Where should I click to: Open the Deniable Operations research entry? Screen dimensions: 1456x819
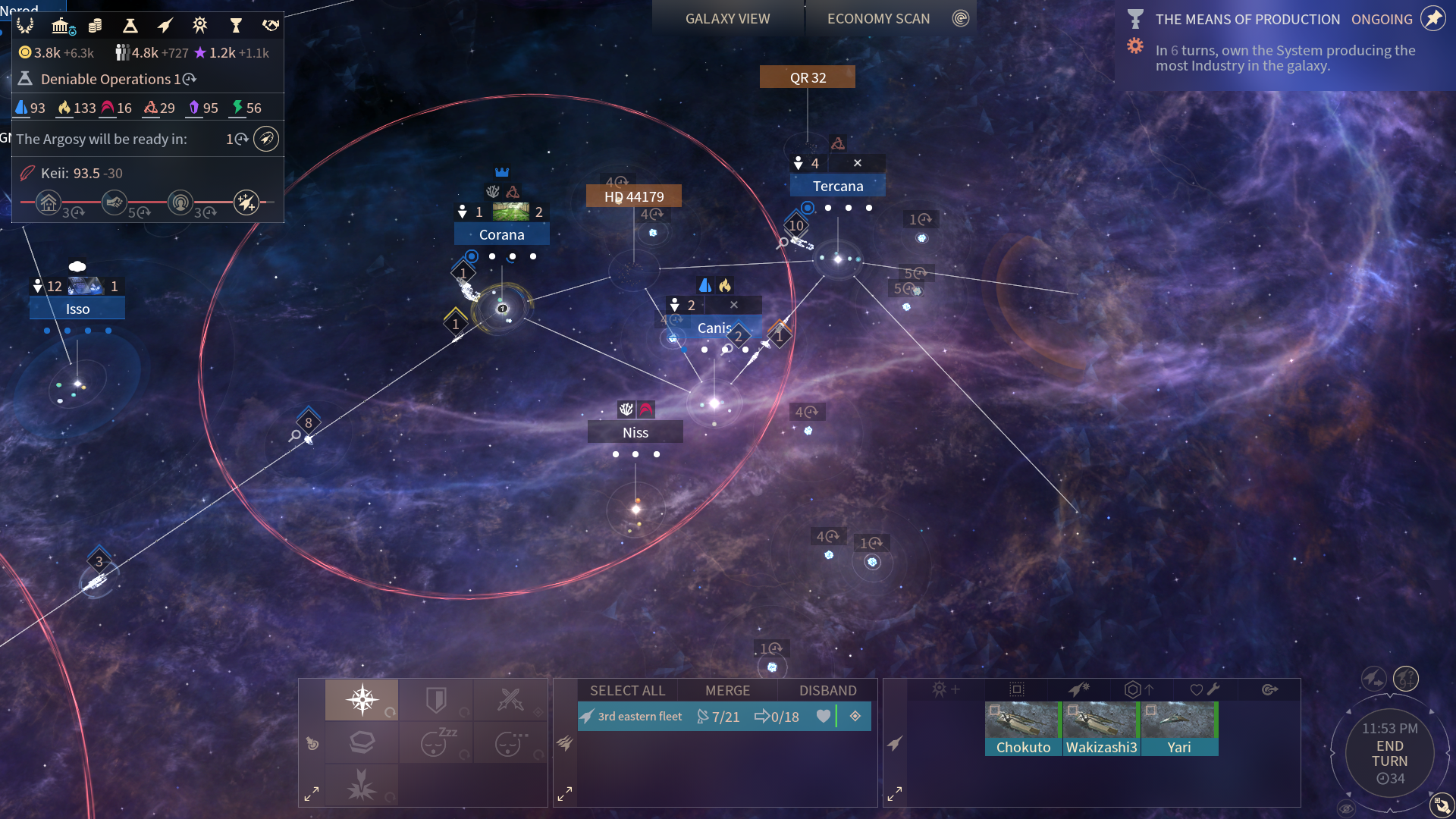106,79
